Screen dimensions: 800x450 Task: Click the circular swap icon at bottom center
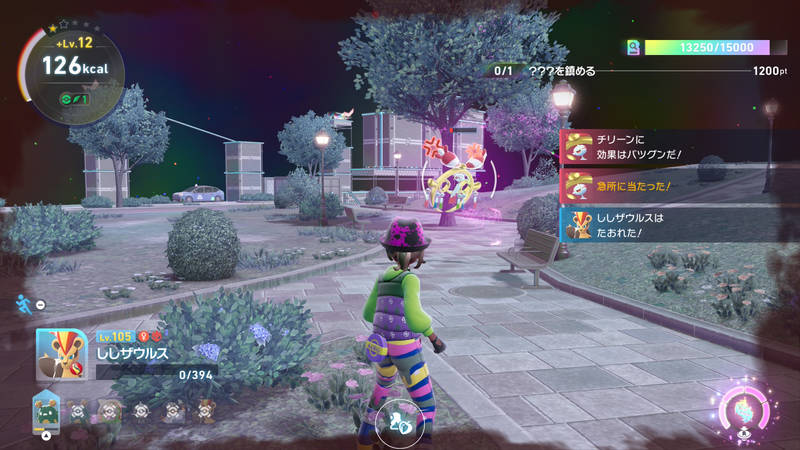tap(400, 424)
